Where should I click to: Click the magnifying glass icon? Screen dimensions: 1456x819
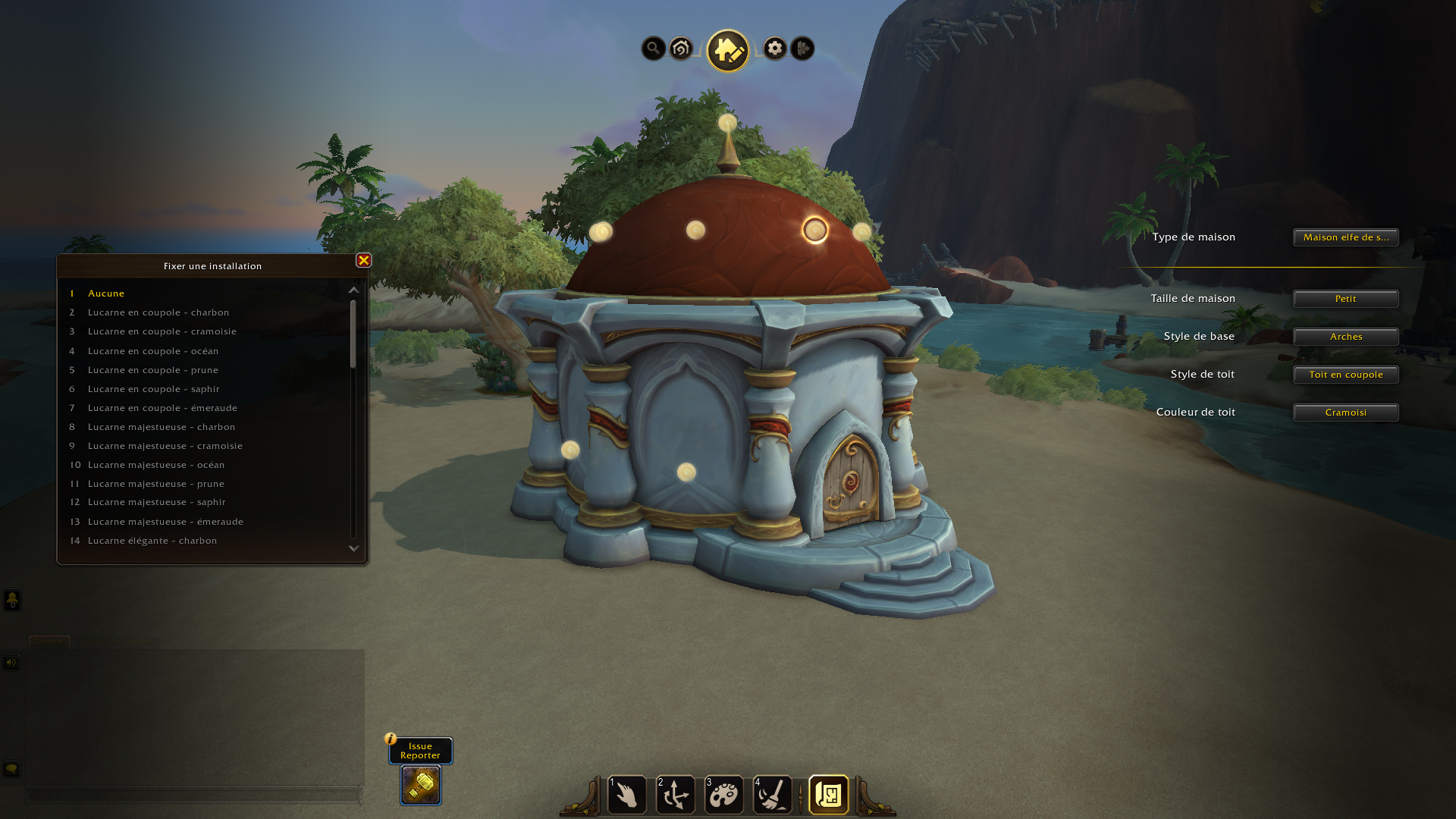(653, 49)
